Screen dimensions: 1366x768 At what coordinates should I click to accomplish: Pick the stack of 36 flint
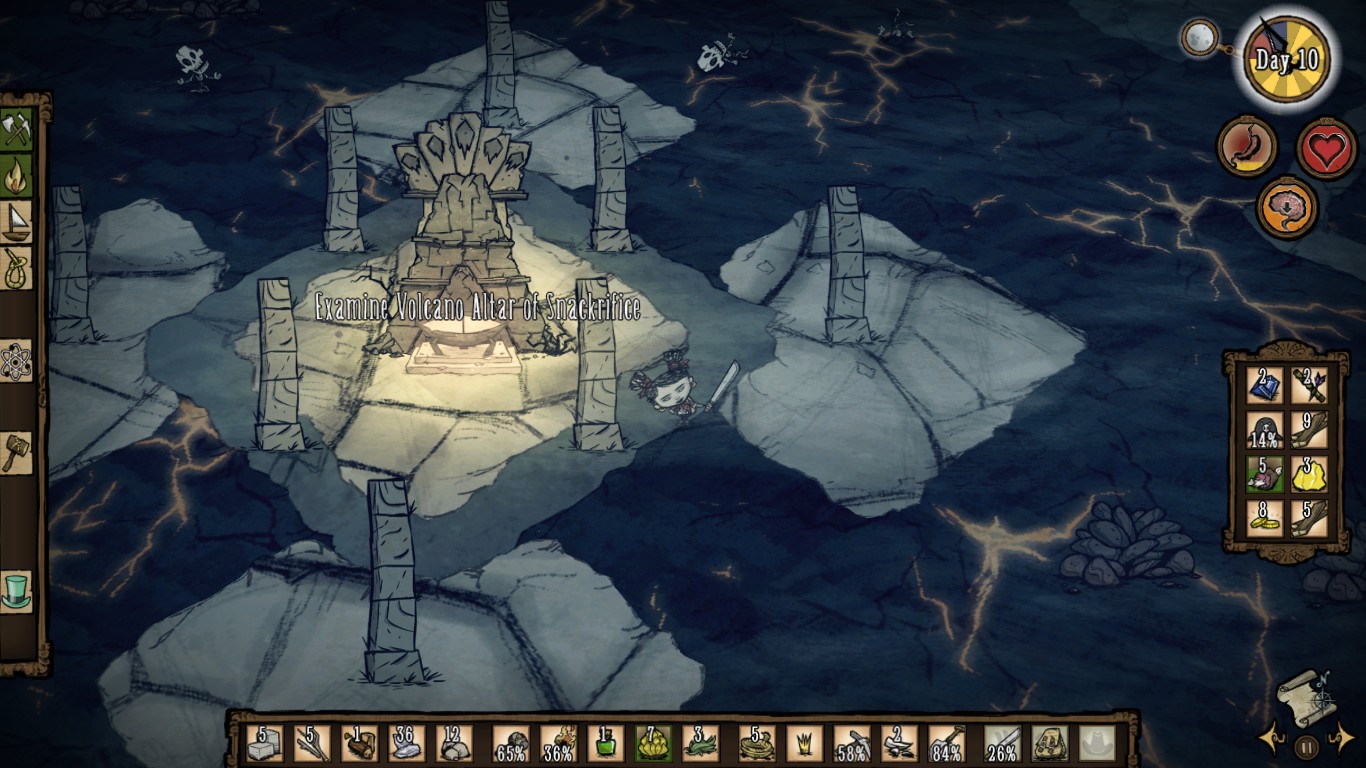pyautogui.click(x=407, y=743)
